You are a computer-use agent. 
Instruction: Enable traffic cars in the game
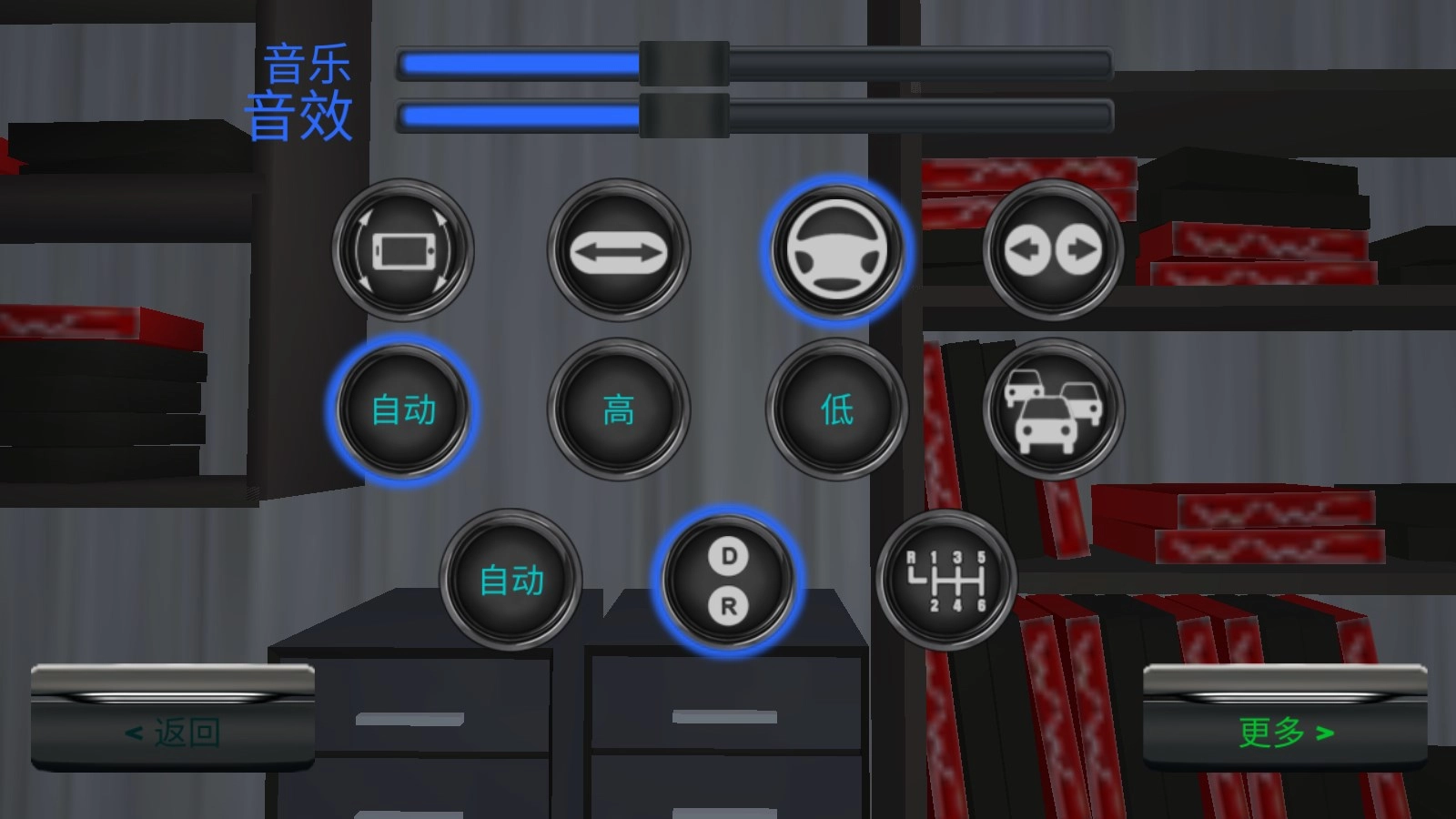(1051, 409)
